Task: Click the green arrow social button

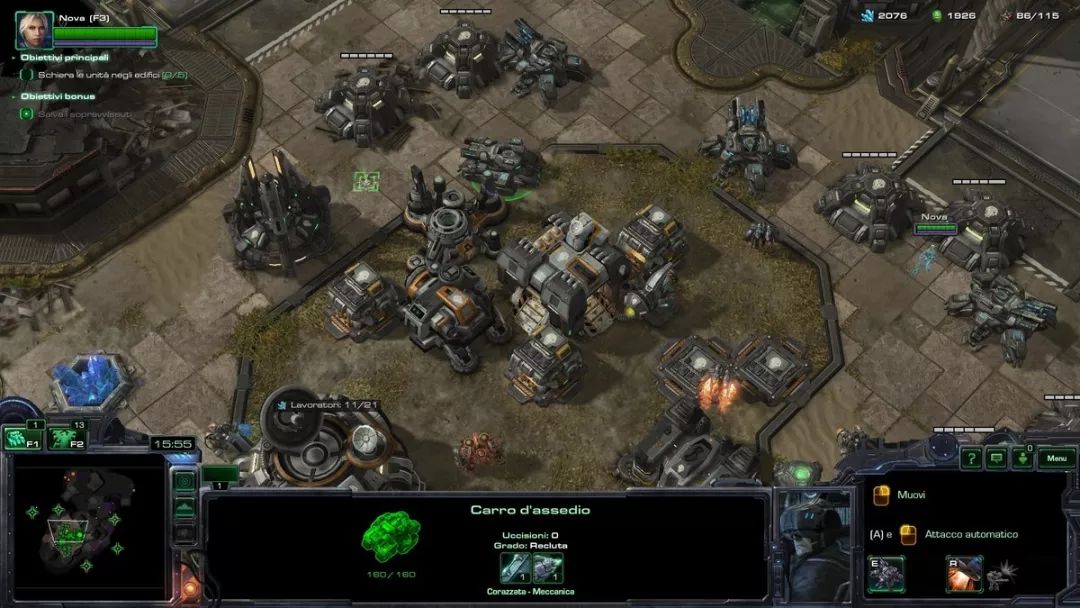Action: (1022, 459)
